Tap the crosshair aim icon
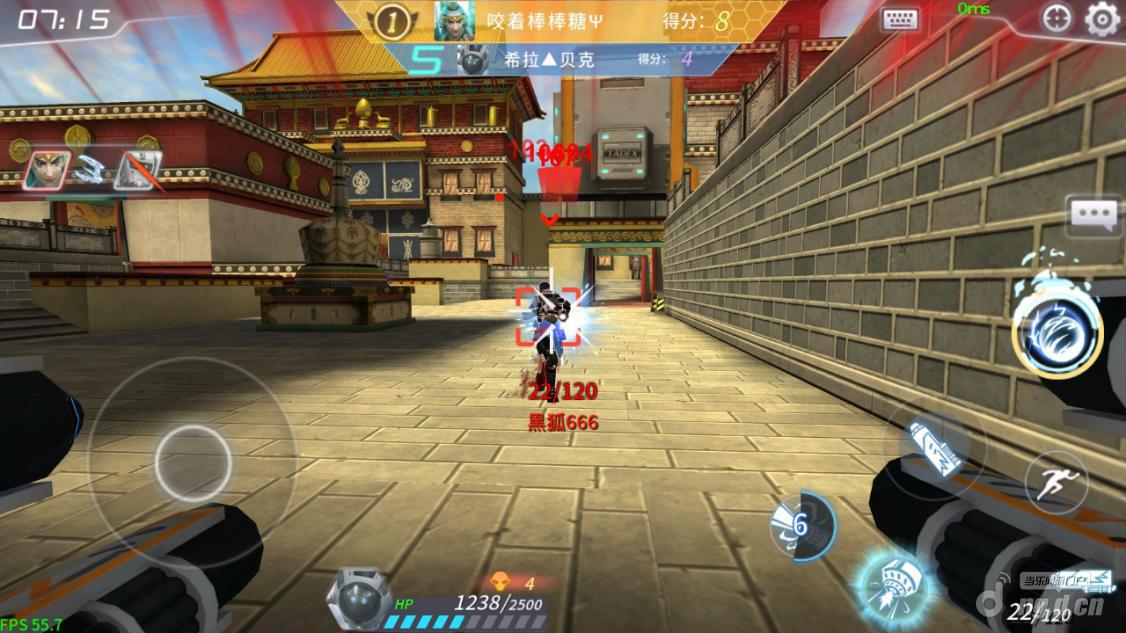 click(x=1056, y=18)
